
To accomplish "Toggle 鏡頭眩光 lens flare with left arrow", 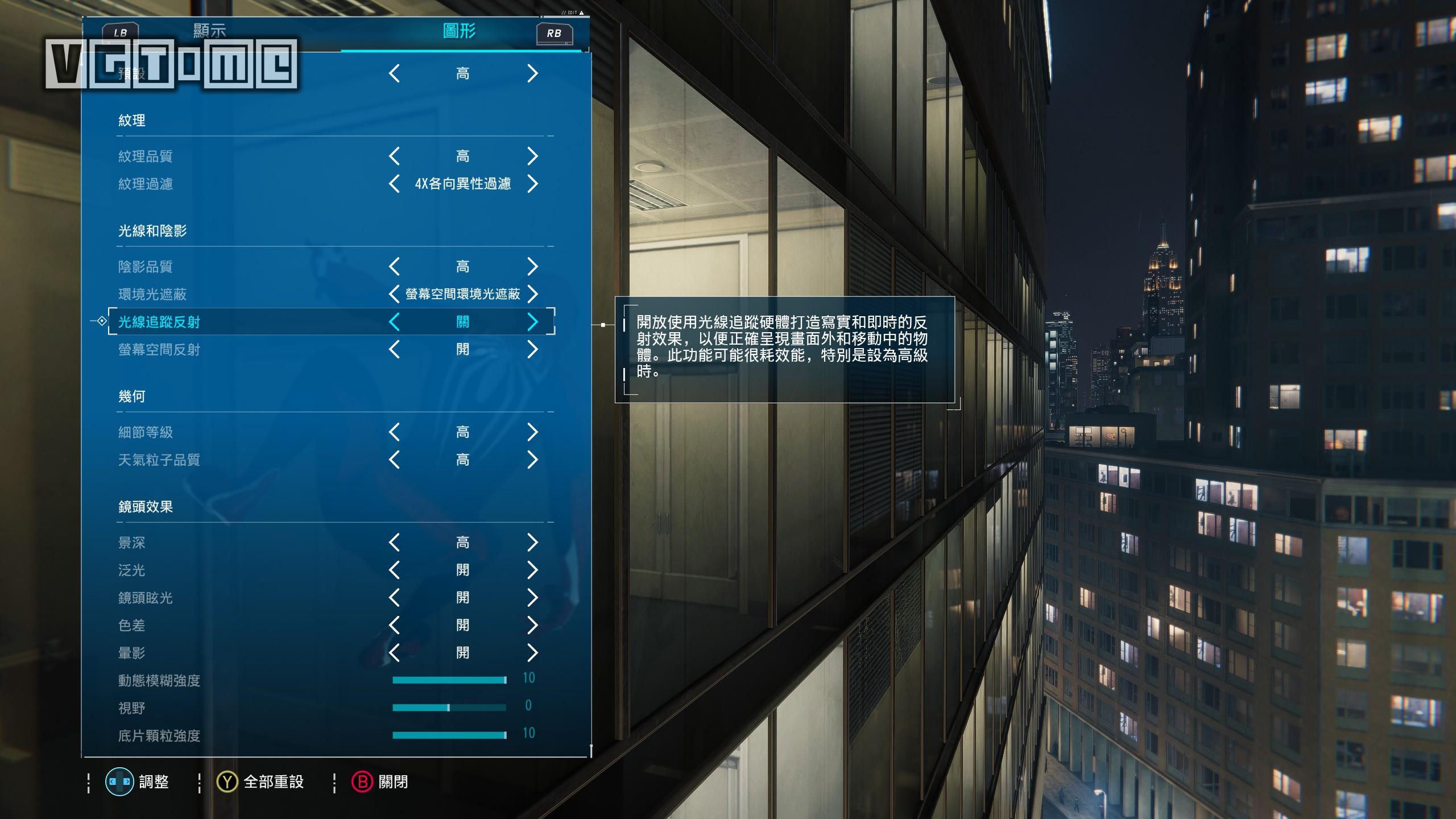I will [x=394, y=598].
